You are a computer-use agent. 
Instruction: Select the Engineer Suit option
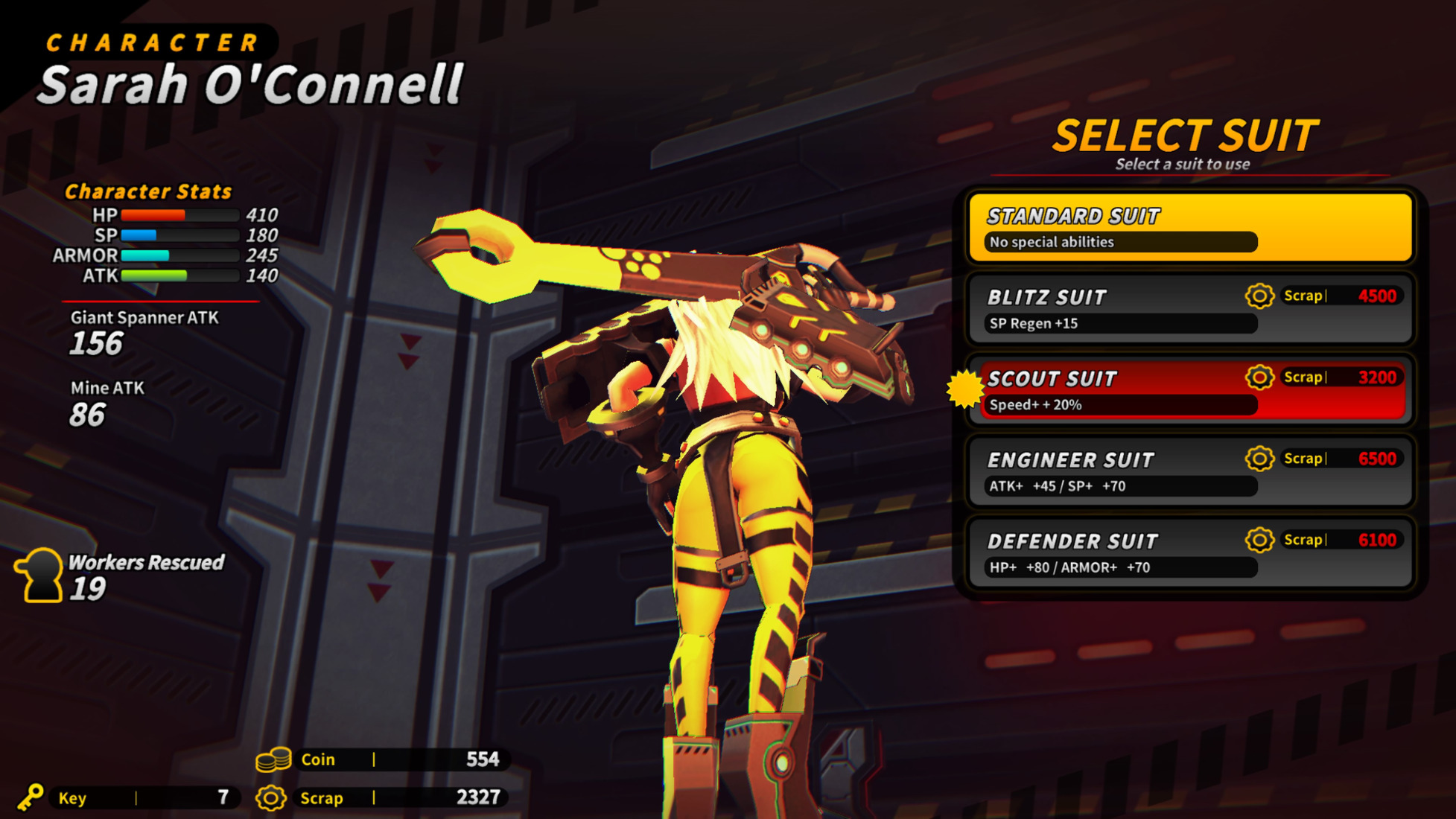coord(1189,471)
